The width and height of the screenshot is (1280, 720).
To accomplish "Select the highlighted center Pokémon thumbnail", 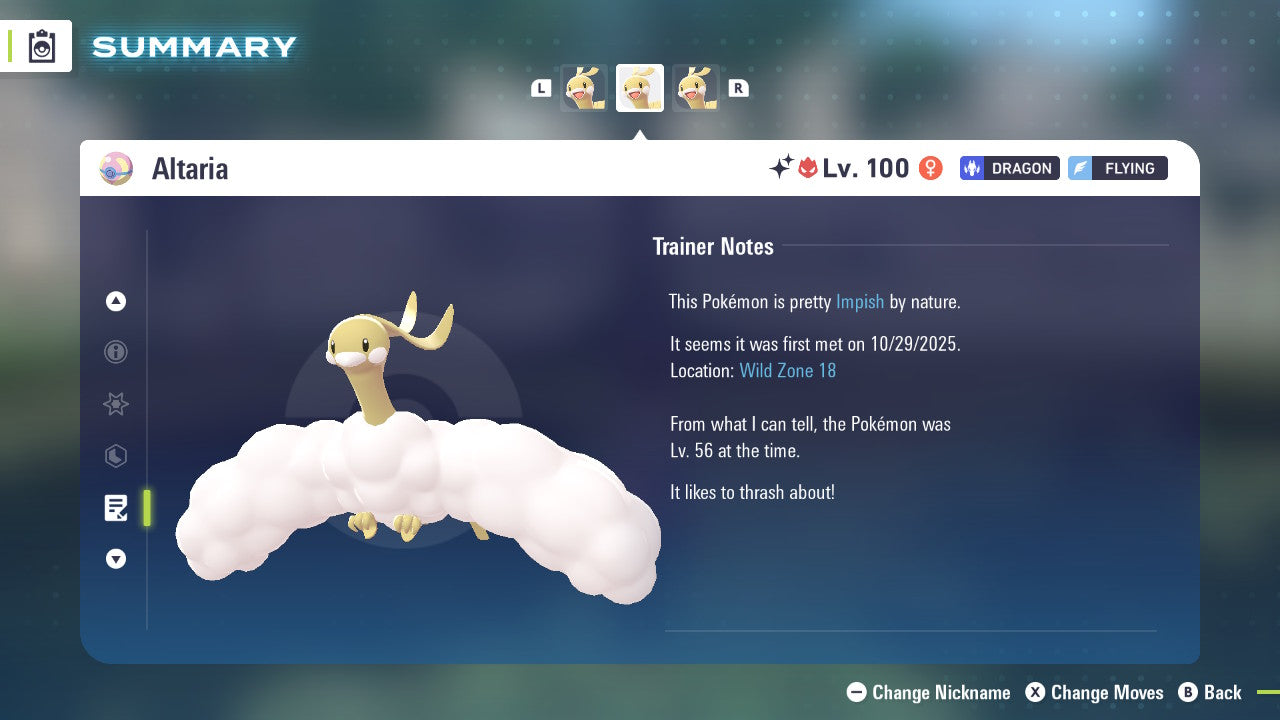I will click(640, 87).
